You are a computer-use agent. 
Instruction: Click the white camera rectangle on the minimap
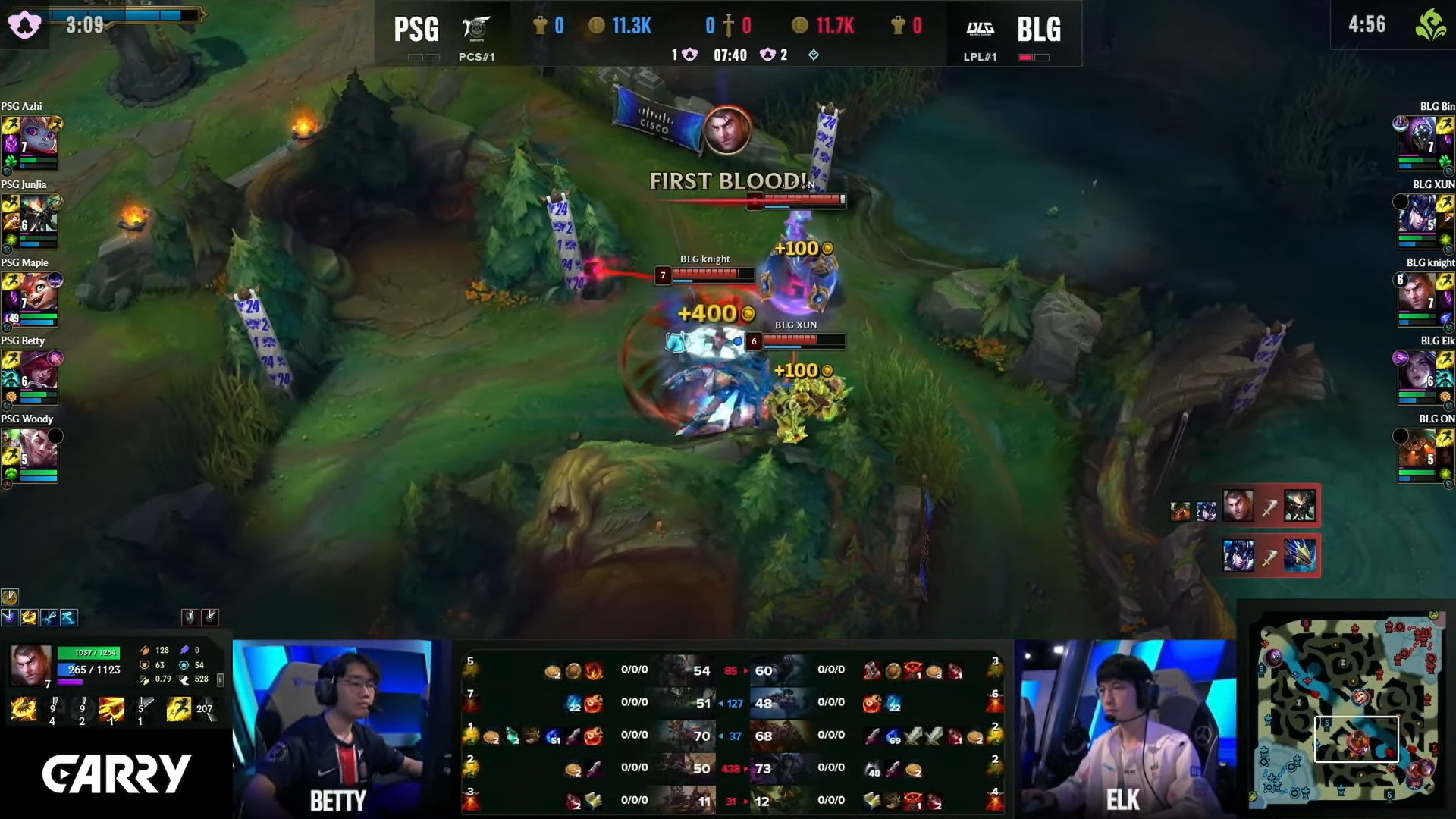1357,739
